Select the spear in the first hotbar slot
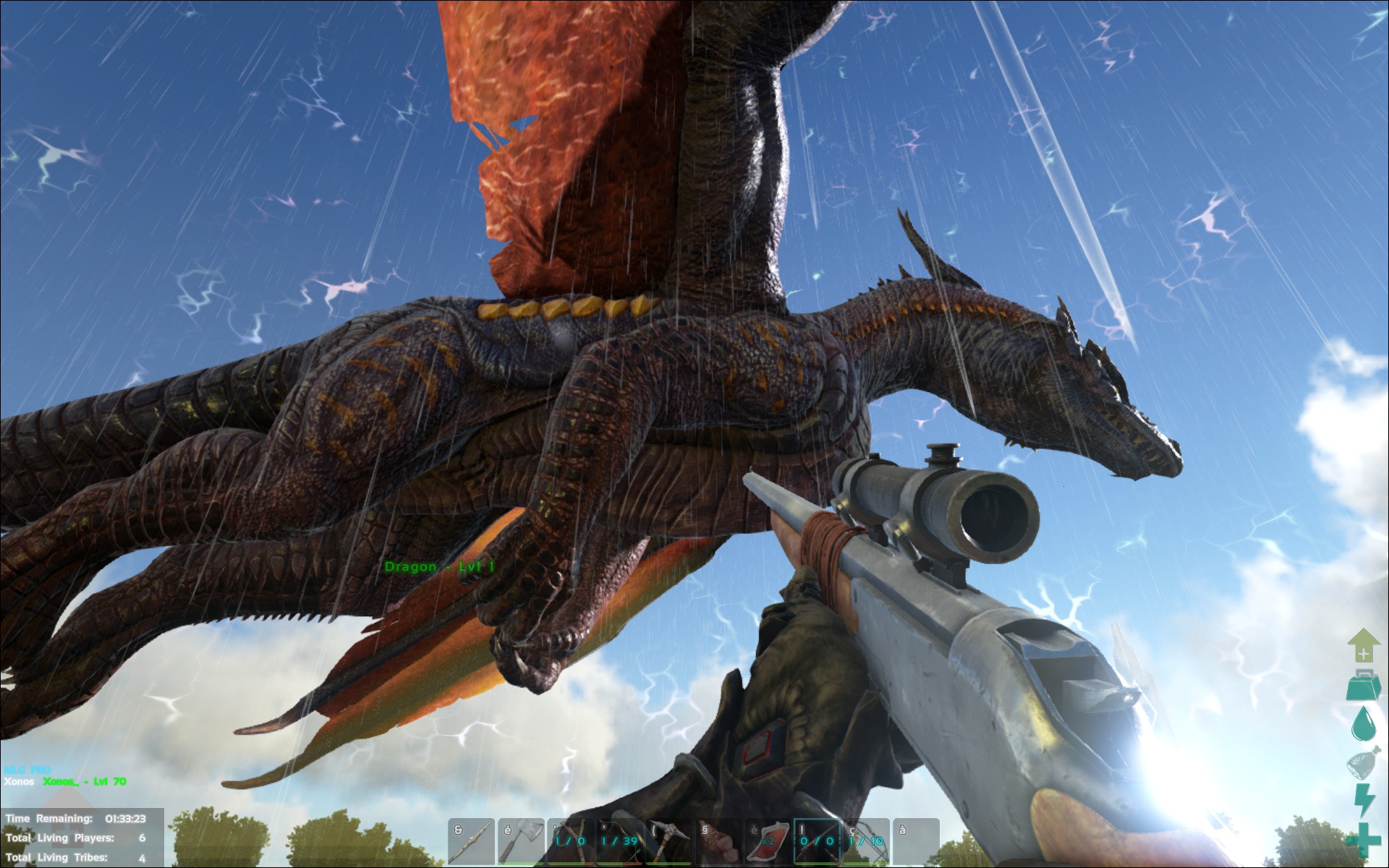The width and height of the screenshot is (1389, 868). [470, 843]
